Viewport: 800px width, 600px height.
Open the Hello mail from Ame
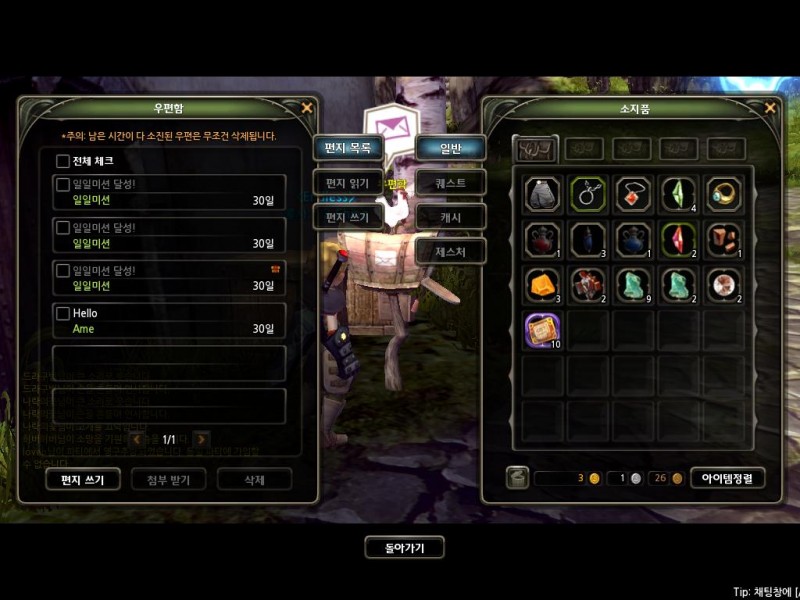[170, 321]
